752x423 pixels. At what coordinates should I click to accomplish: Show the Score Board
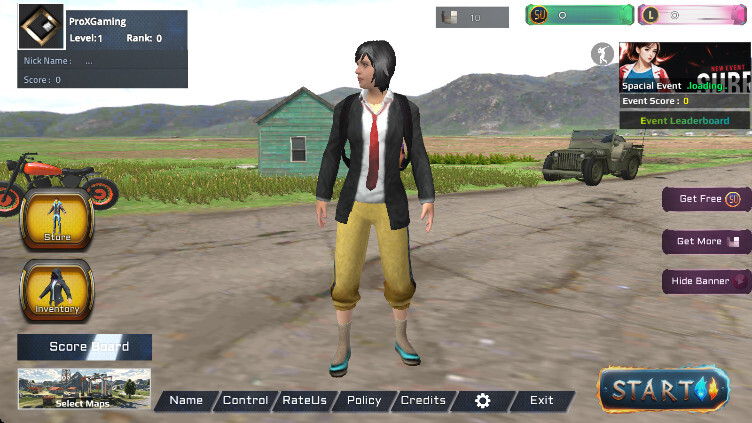[x=85, y=347]
